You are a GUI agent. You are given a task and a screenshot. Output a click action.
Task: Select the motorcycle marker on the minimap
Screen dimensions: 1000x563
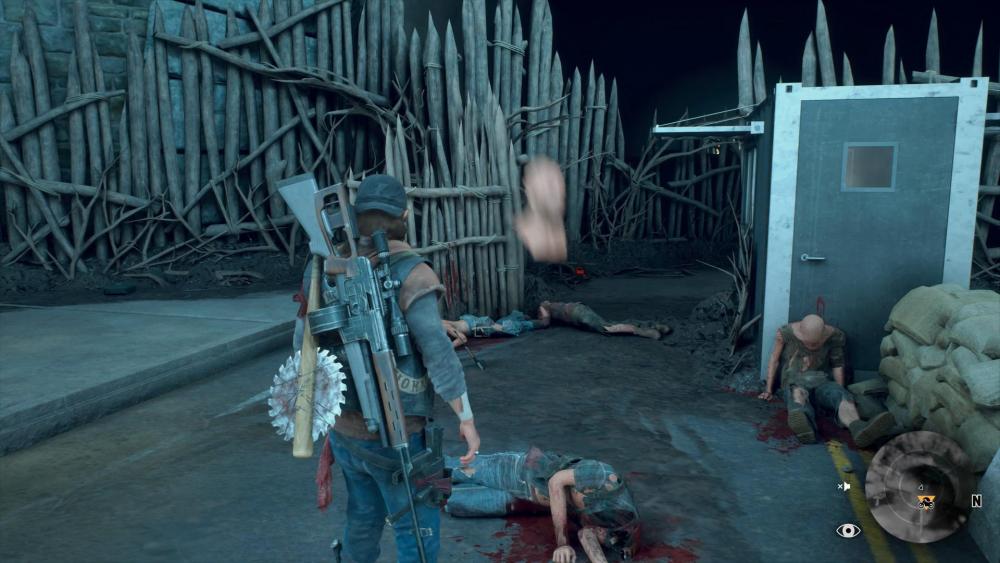pyautogui.click(x=927, y=500)
